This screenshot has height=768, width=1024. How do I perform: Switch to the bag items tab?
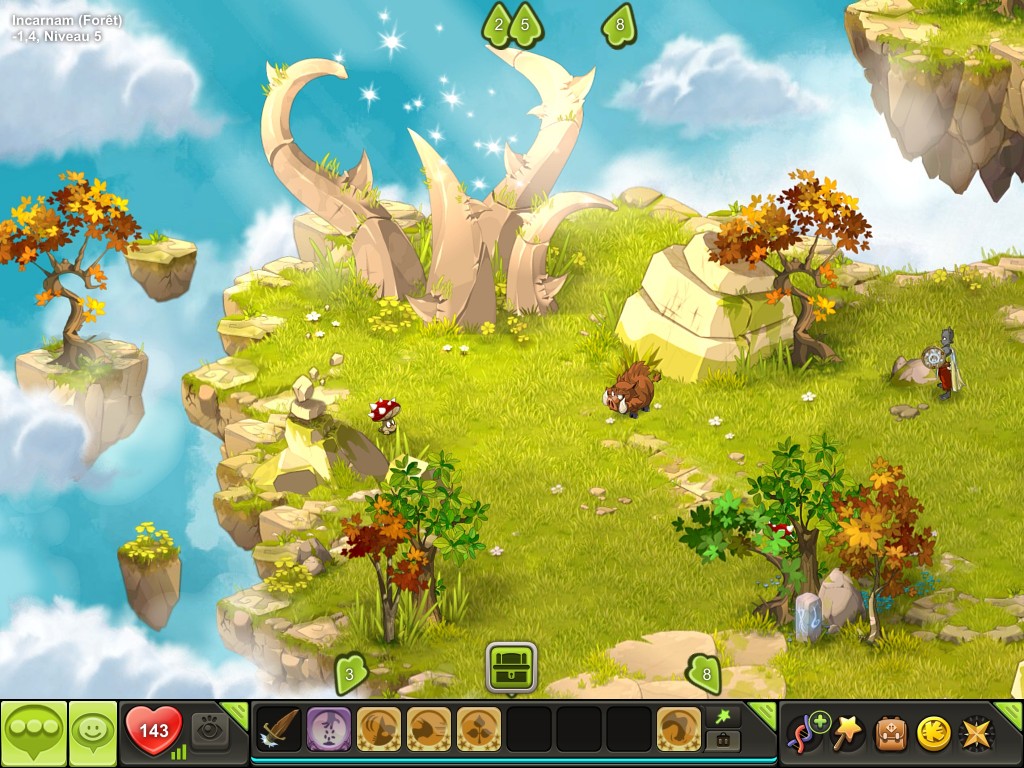(x=723, y=741)
